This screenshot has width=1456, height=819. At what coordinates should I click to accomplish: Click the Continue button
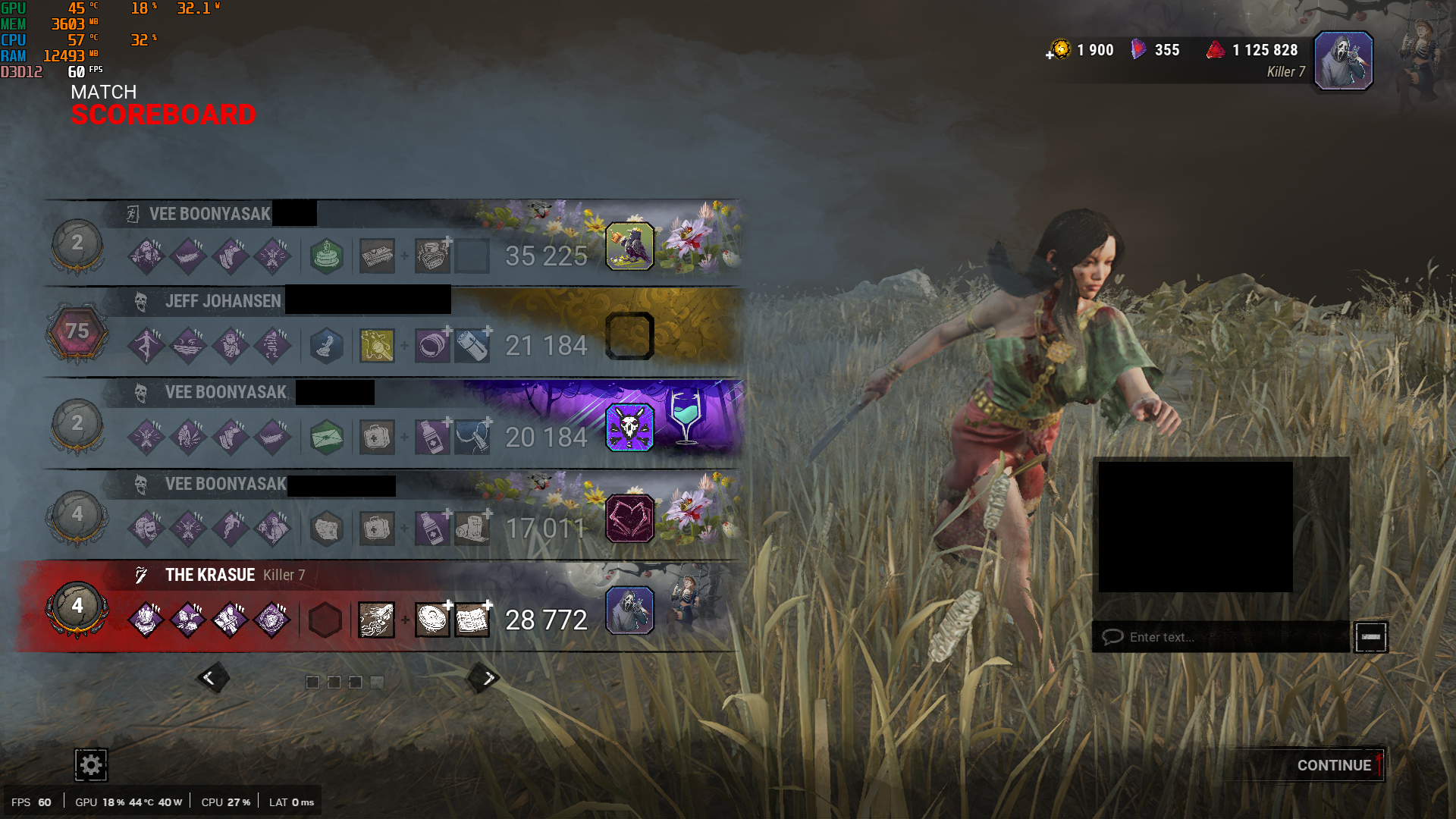coord(1333,765)
